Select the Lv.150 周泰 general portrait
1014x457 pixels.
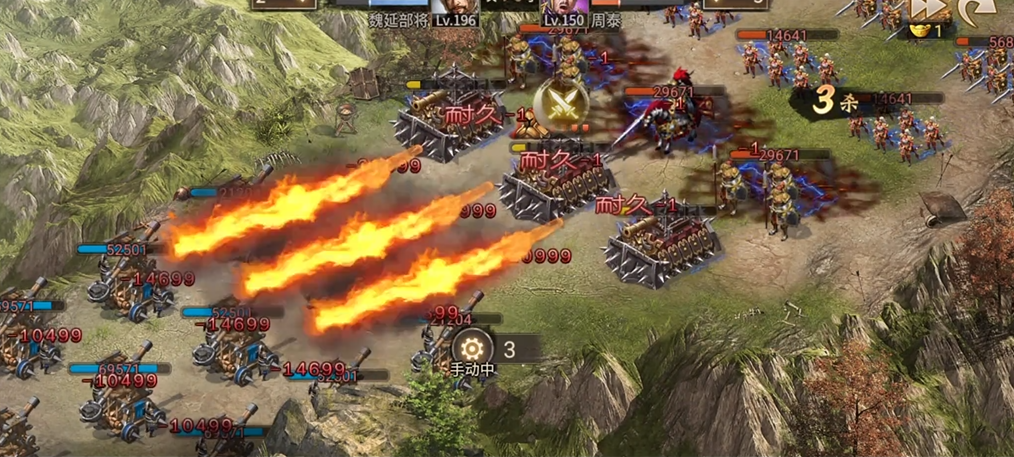pyautogui.click(x=579, y=6)
